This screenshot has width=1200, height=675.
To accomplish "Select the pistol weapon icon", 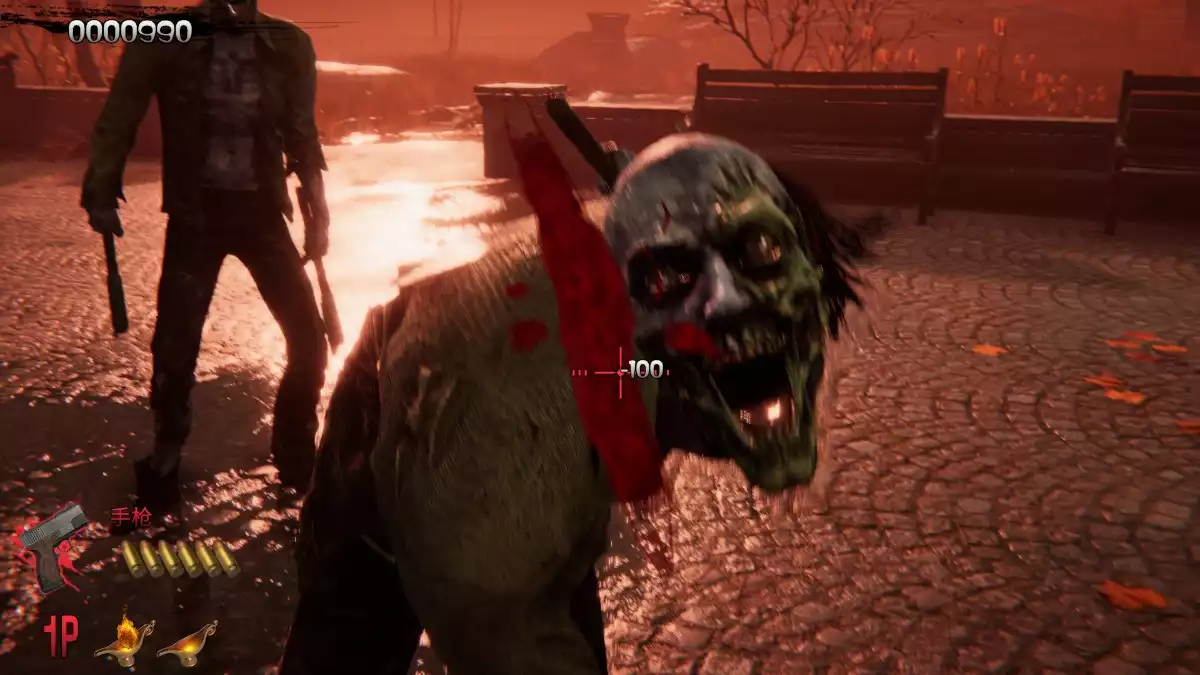I will click(x=52, y=544).
